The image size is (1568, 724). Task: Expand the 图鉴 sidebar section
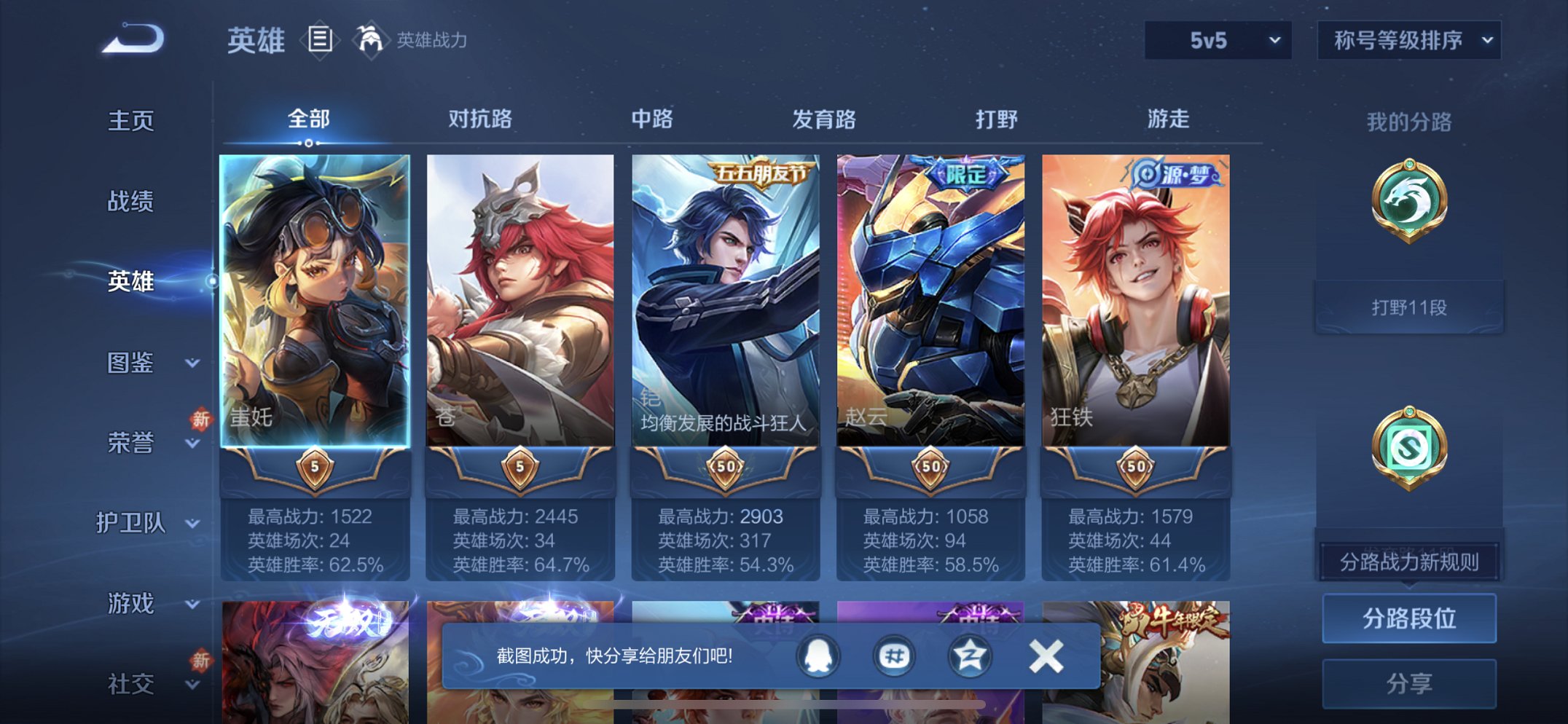click(131, 363)
